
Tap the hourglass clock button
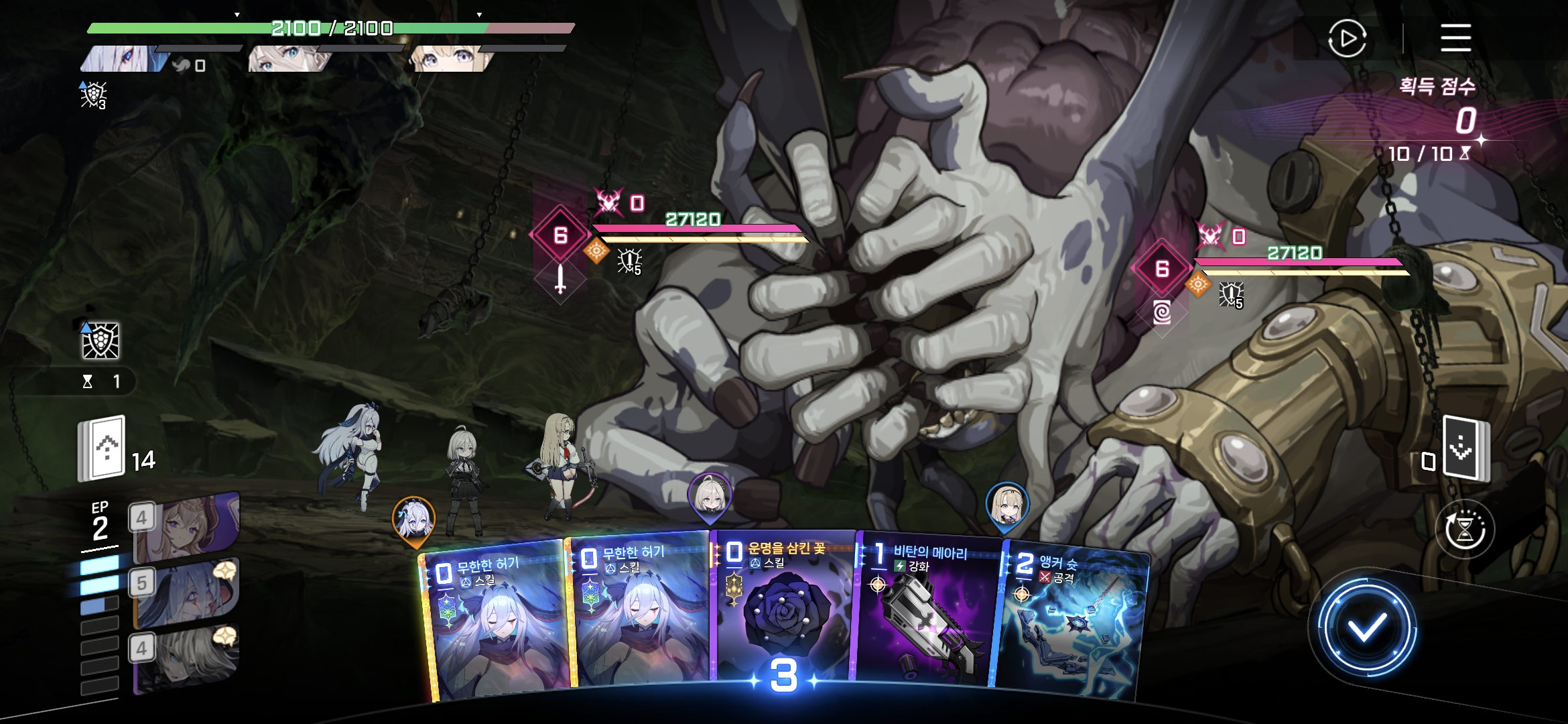tap(1465, 530)
